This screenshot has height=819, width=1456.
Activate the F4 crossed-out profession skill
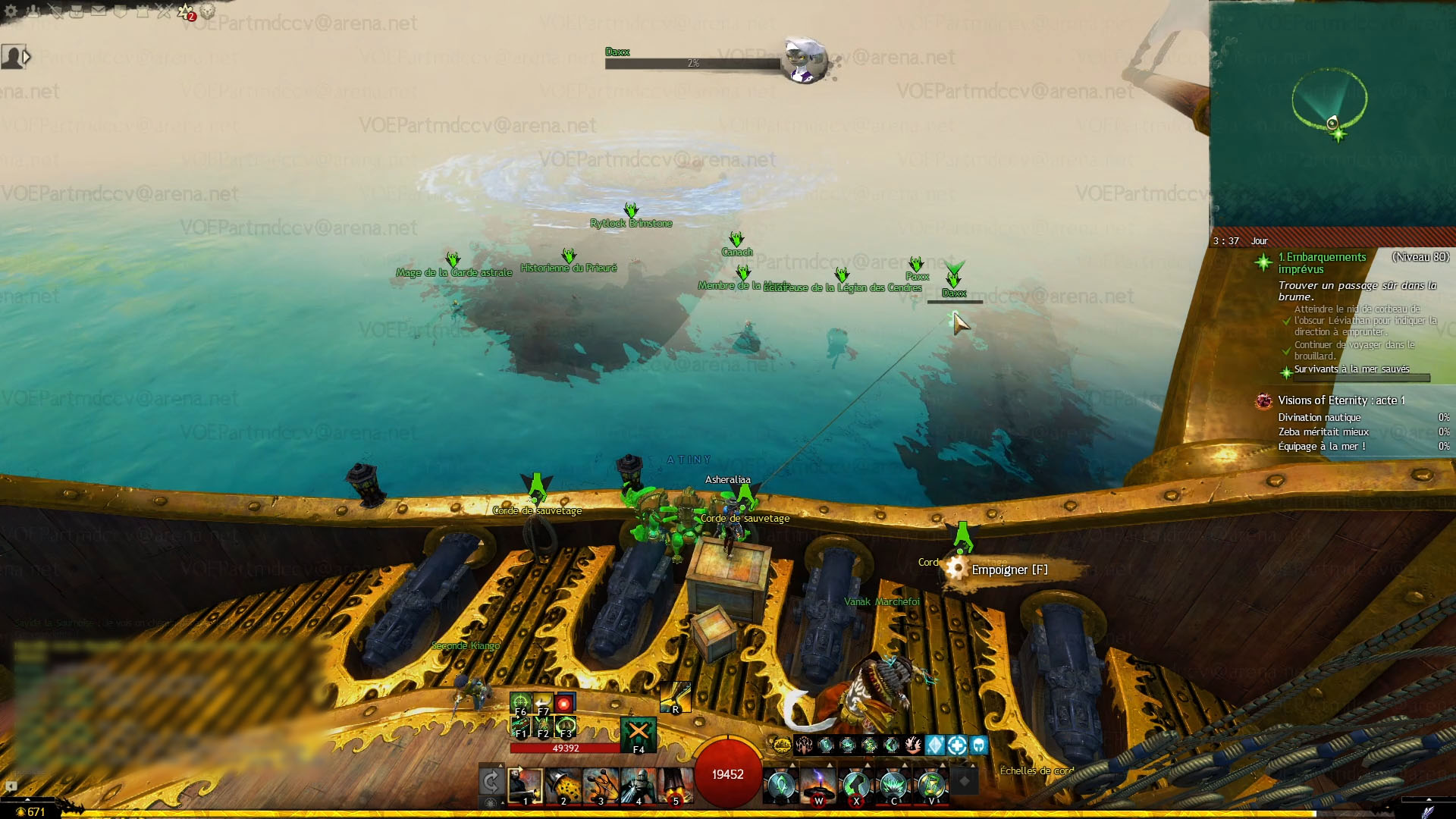click(x=638, y=734)
